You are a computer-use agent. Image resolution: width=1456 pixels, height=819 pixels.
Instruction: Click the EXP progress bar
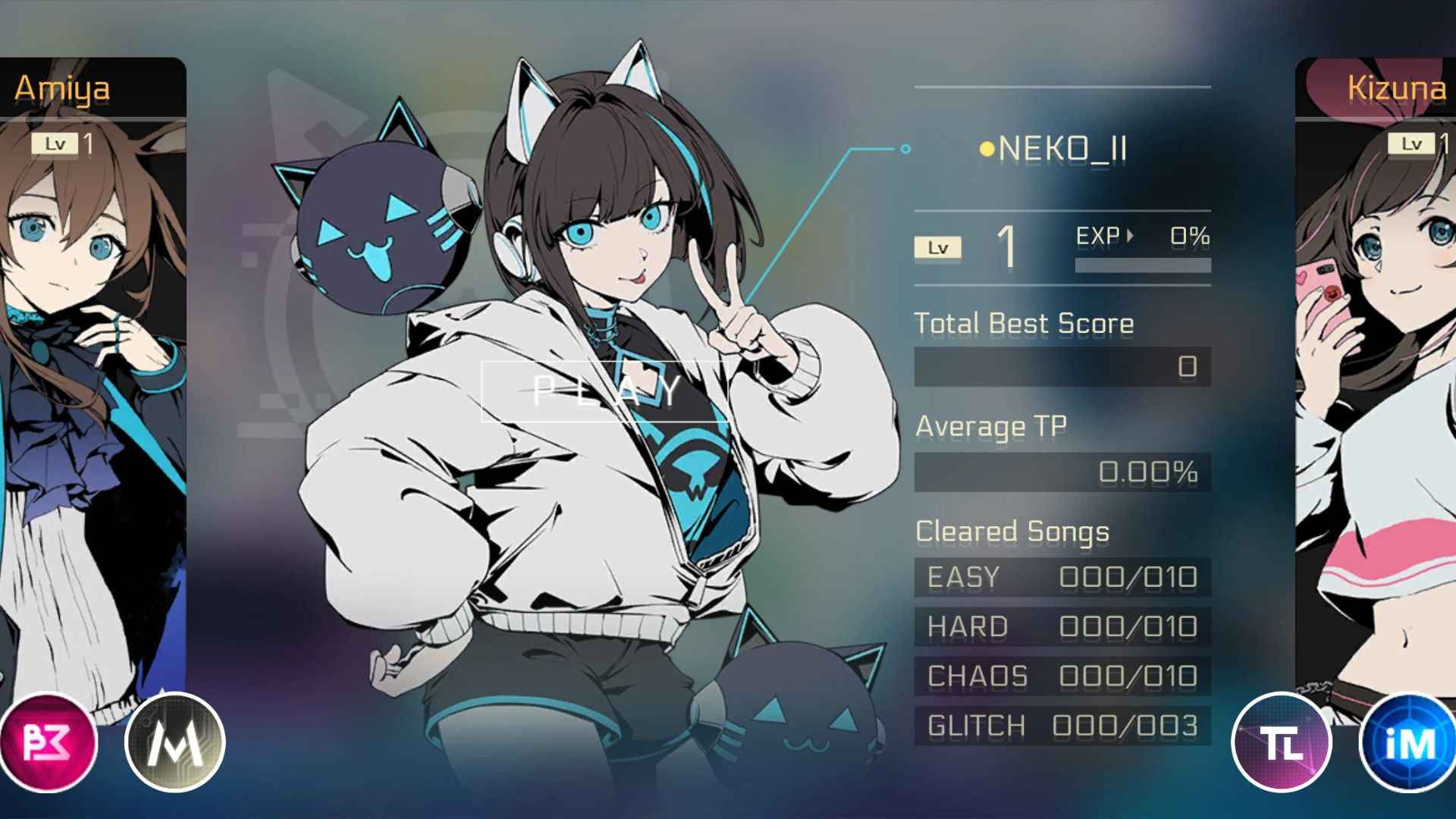tap(1144, 265)
